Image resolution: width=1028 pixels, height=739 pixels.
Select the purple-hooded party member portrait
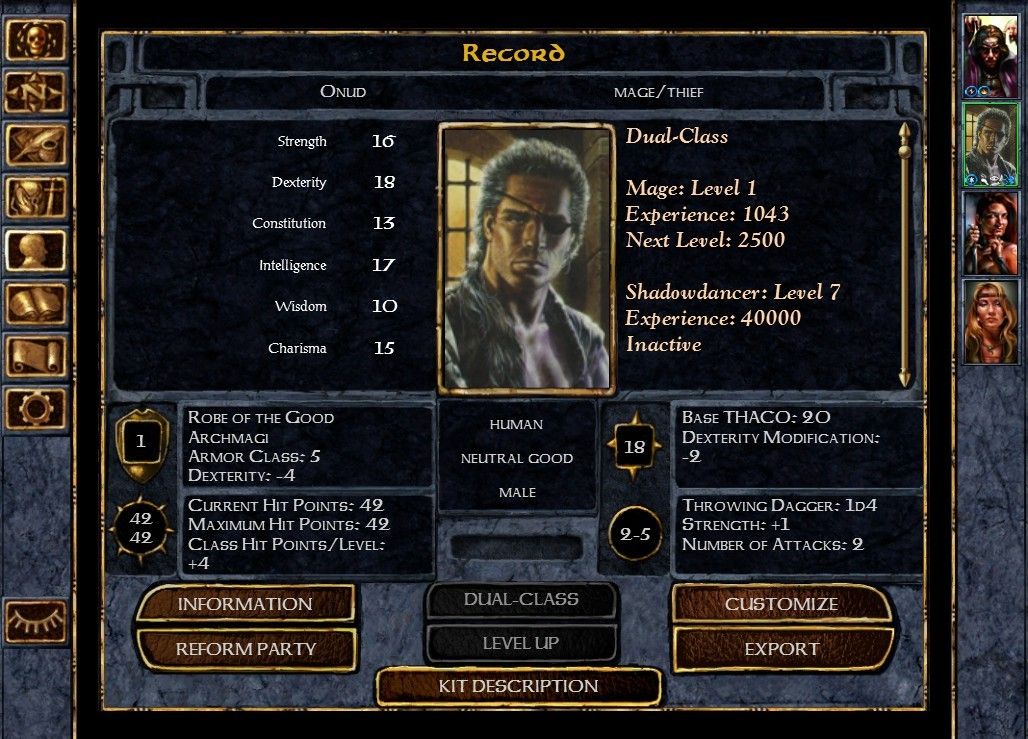point(990,54)
